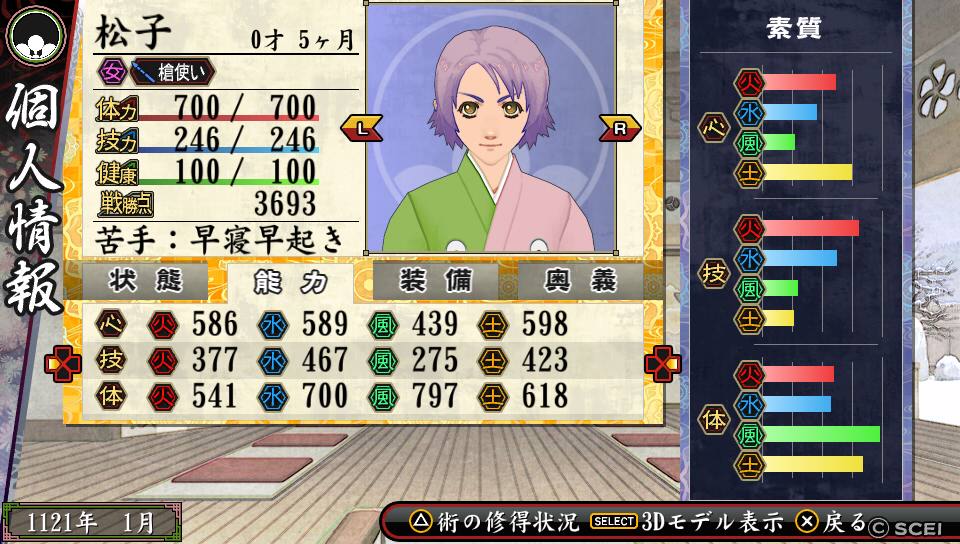This screenshot has height=544, width=960.
Task: Select the 能力 tab
Action: point(290,282)
